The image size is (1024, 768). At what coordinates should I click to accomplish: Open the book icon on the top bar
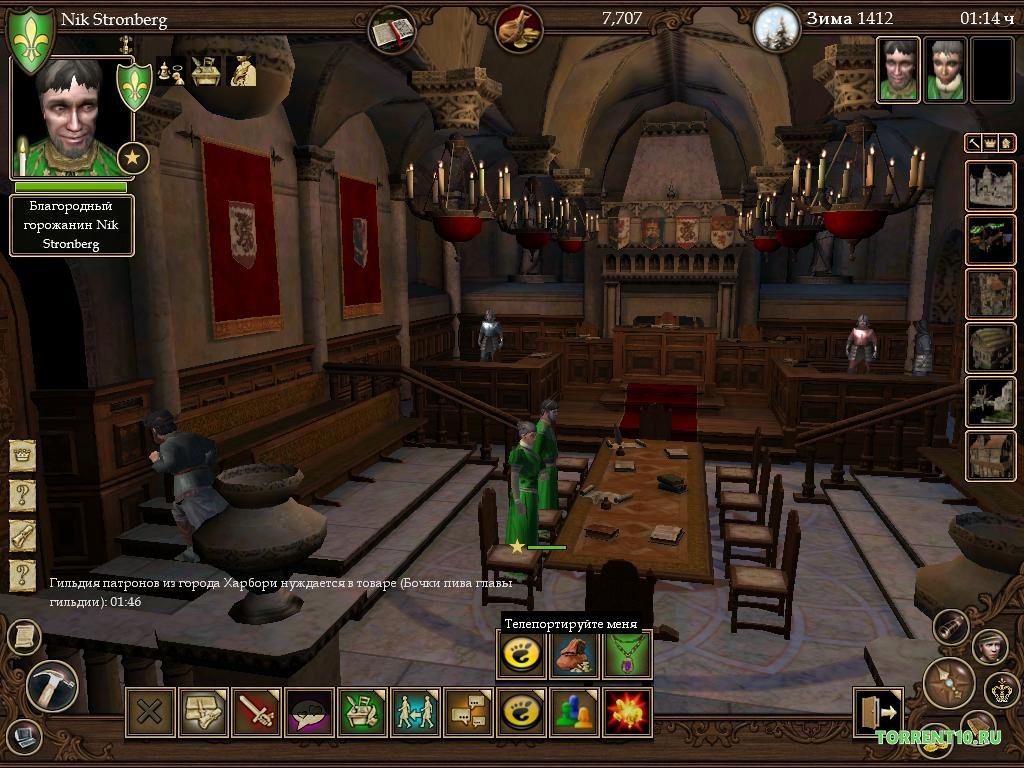coord(391,30)
